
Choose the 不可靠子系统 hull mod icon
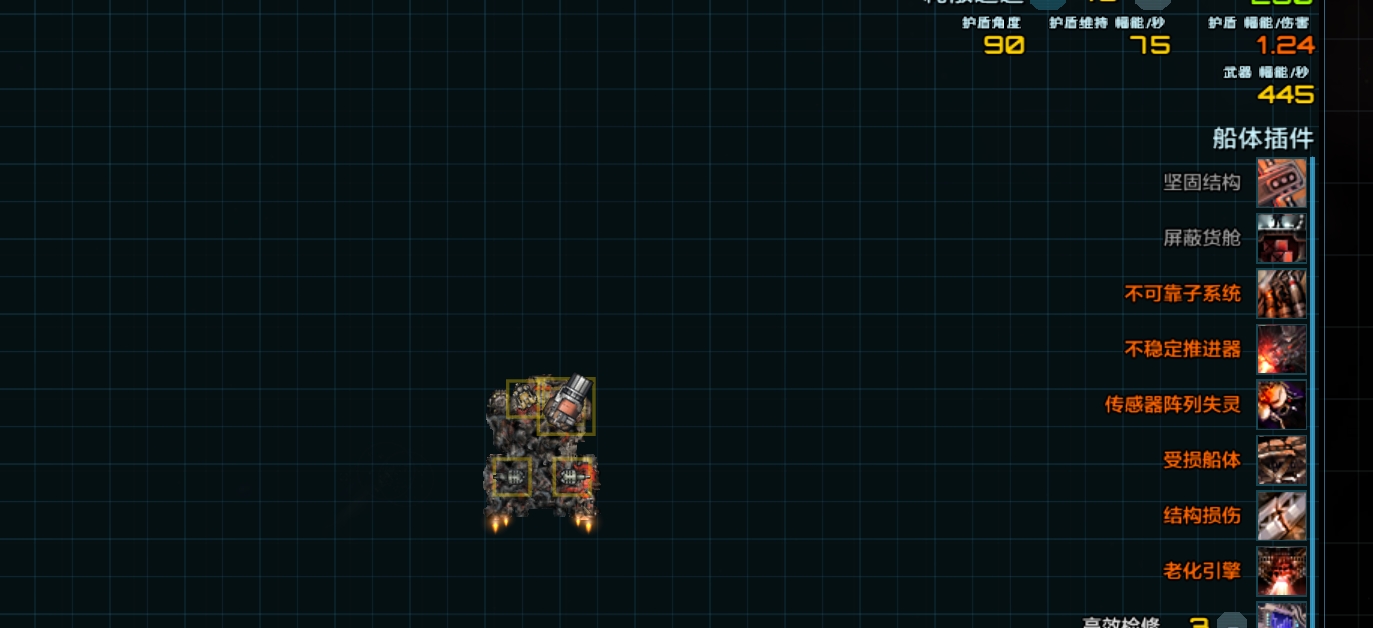click(x=1281, y=294)
